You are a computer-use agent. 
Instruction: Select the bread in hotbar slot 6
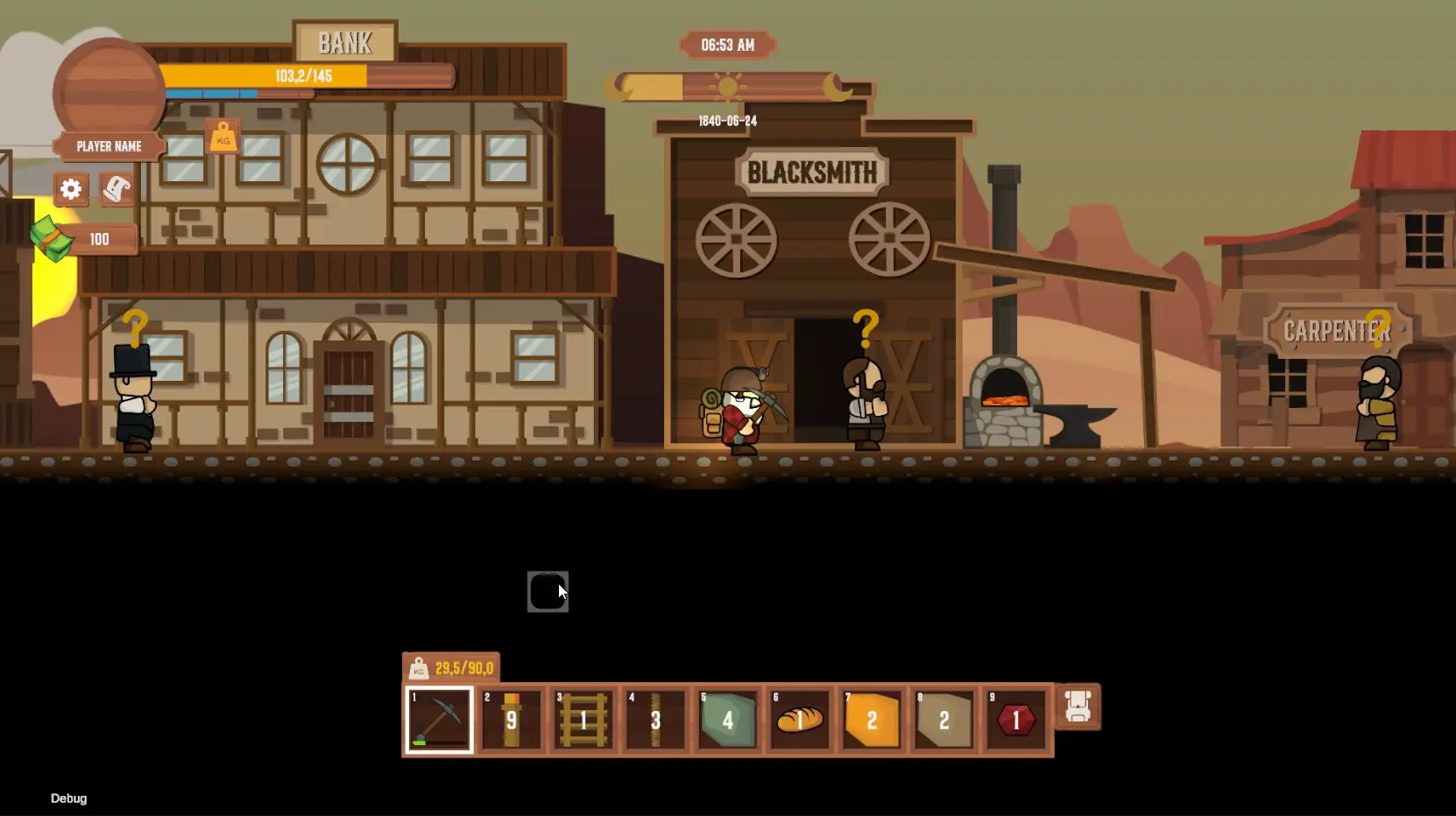[798, 720]
